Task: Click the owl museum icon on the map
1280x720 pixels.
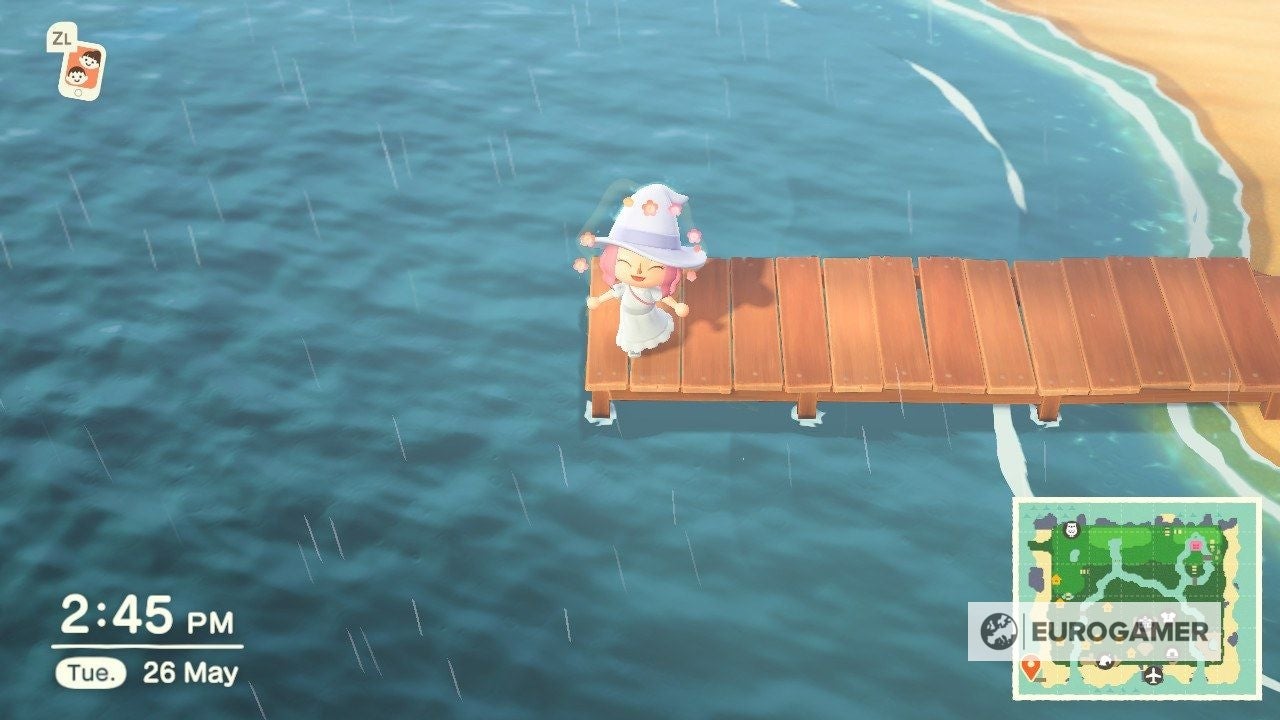Action: 1071,529
